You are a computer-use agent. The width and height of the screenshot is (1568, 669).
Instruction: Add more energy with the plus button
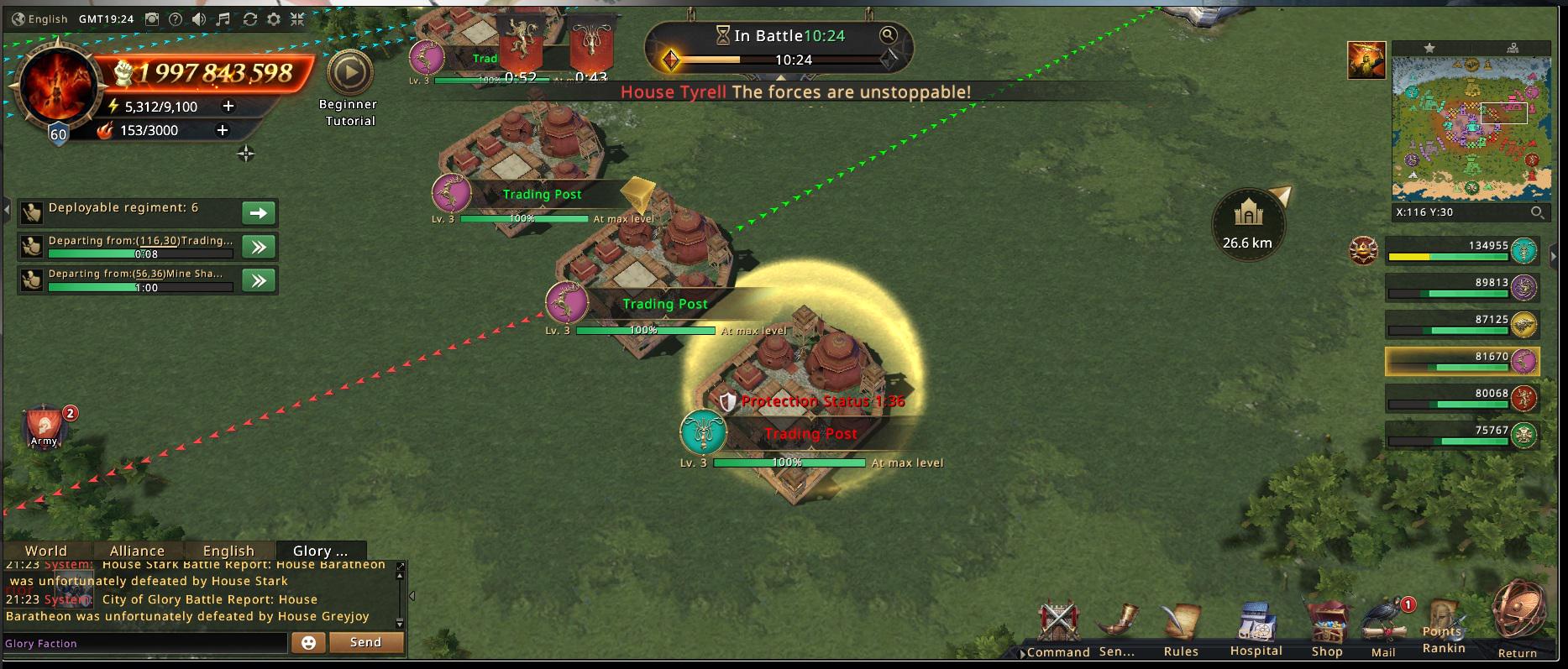coord(228,106)
